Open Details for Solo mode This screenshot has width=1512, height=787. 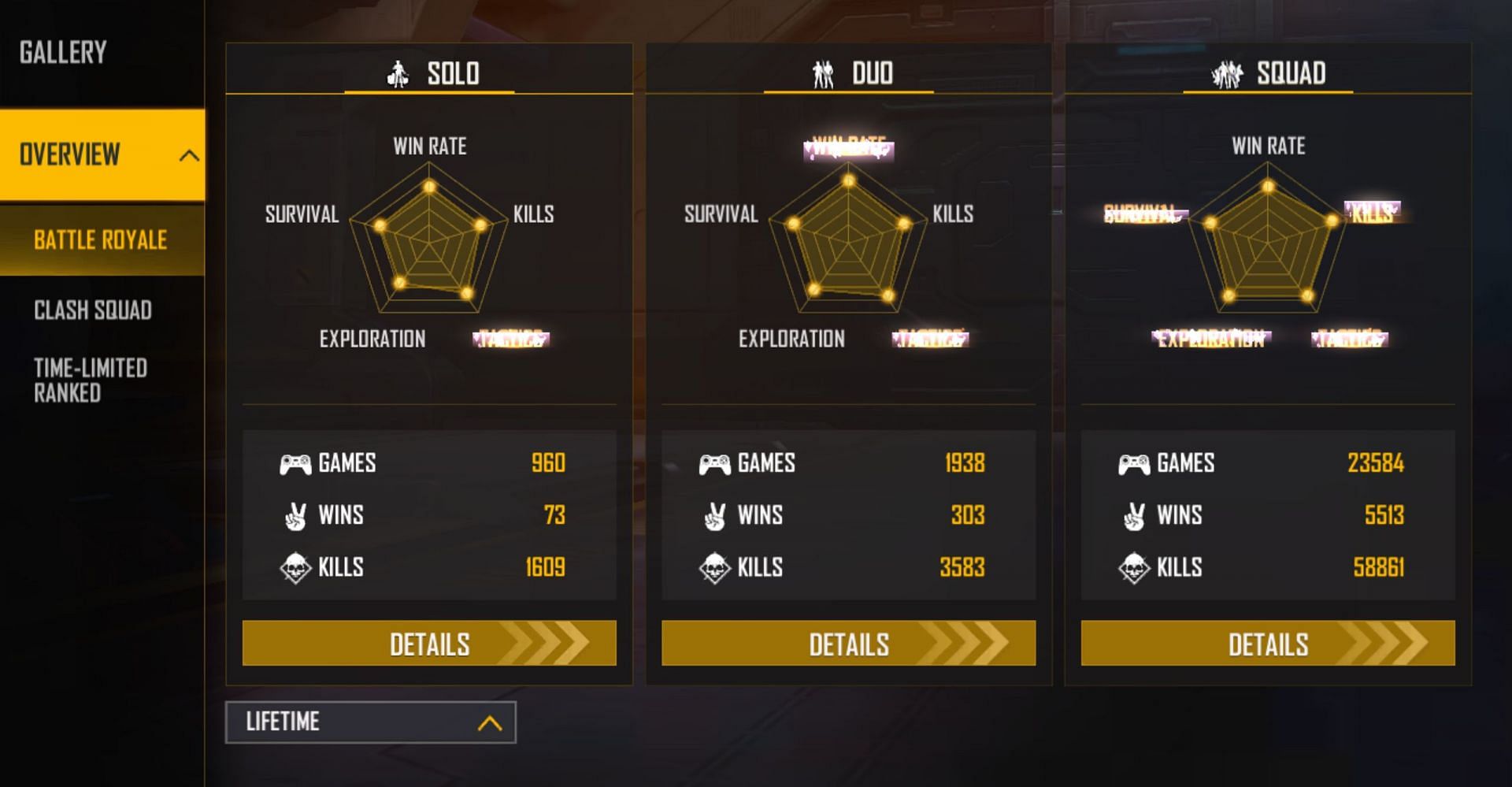tap(429, 644)
